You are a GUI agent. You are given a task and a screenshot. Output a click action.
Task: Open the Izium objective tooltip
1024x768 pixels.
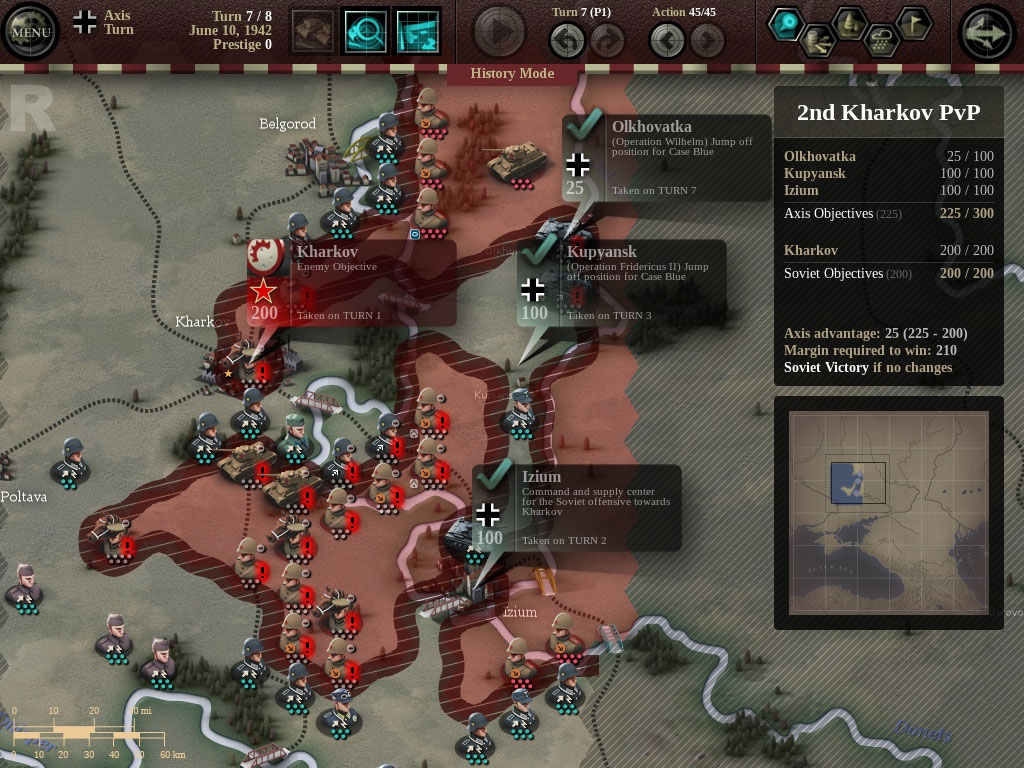pyautogui.click(x=488, y=514)
